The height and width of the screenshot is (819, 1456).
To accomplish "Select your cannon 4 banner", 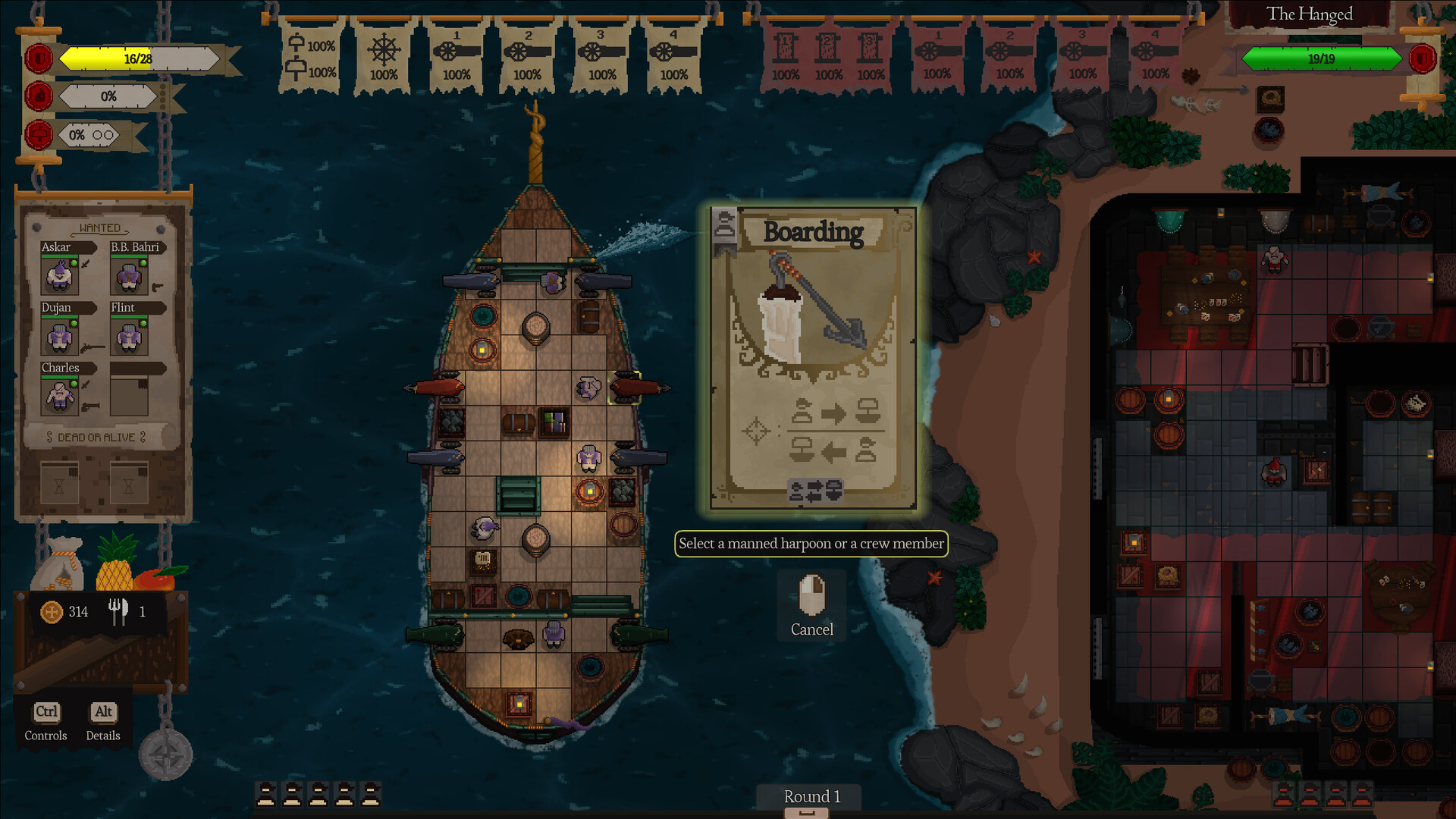I will (x=673, y=58).
